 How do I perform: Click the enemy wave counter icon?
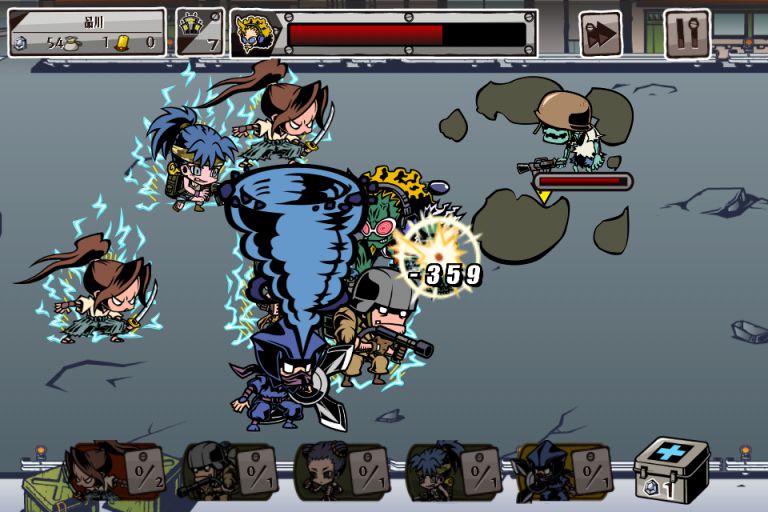tap(200, 32)
